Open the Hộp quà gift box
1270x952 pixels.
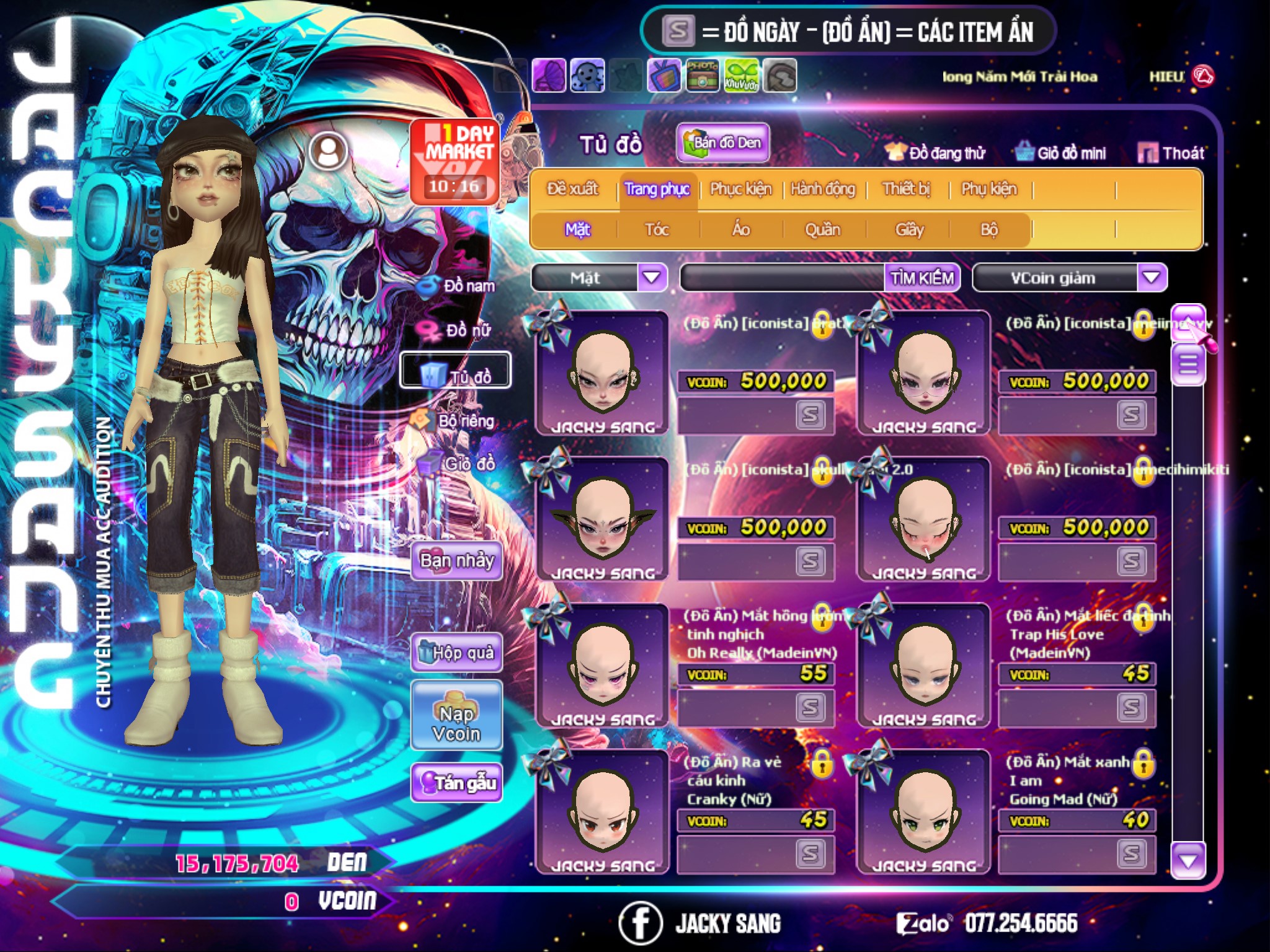(457, 653)
